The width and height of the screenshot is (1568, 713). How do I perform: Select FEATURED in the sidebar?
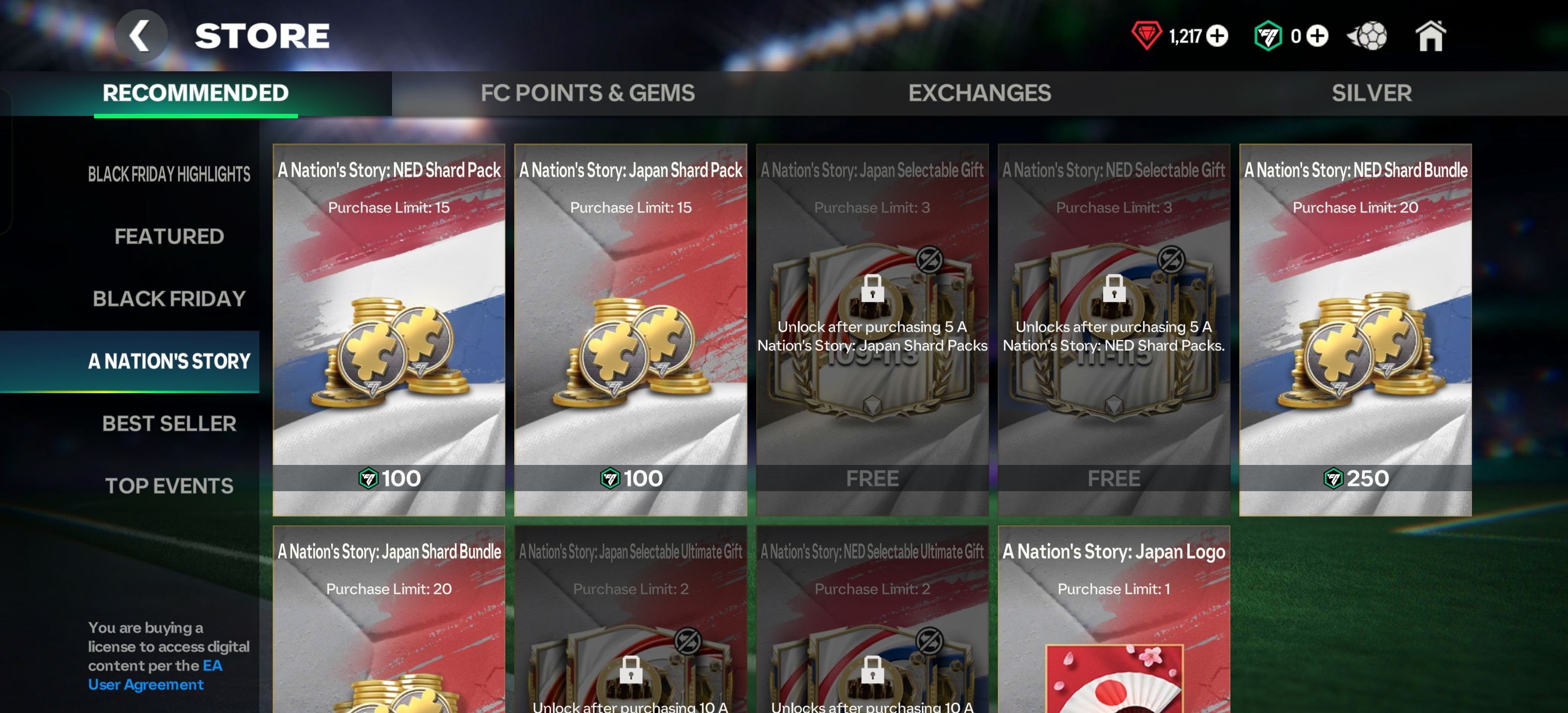pos(170,236)
